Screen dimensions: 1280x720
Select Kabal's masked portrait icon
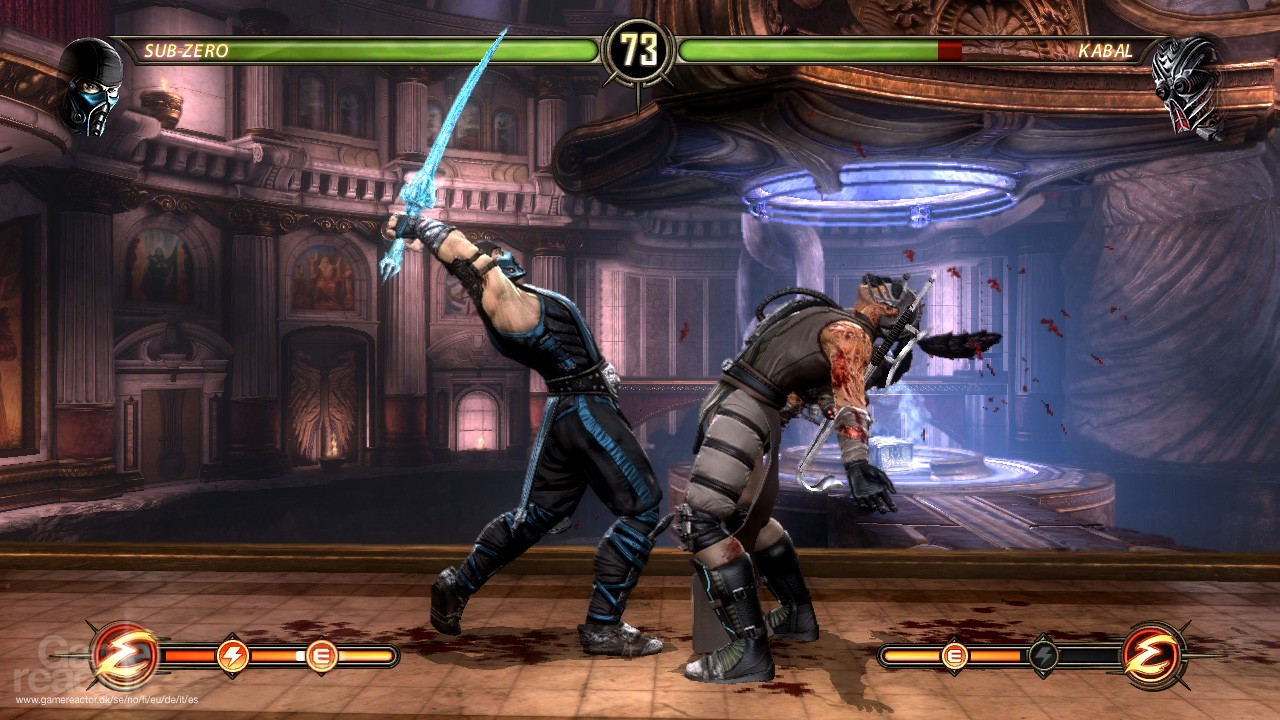[1186, 86]
